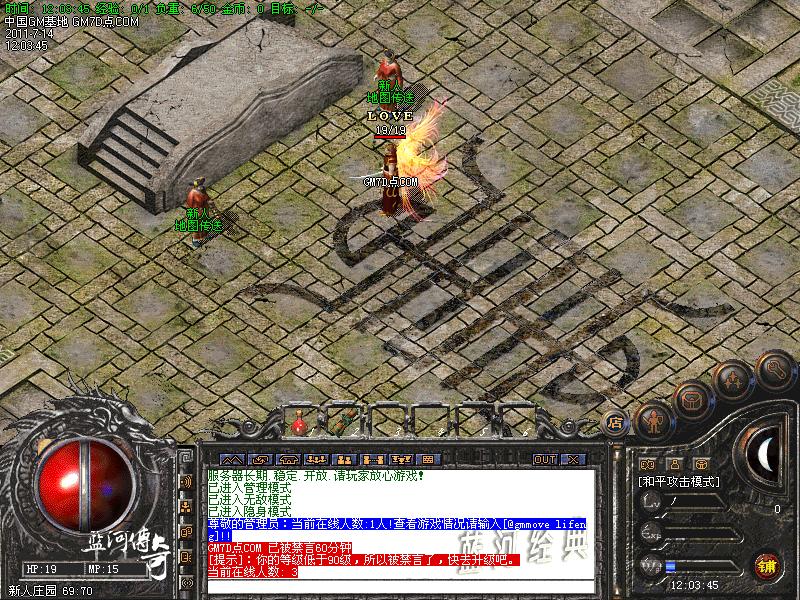Viewport: 800px width, 600px height.
Task: Click the OUT logout button
Action: click(545, 459)
